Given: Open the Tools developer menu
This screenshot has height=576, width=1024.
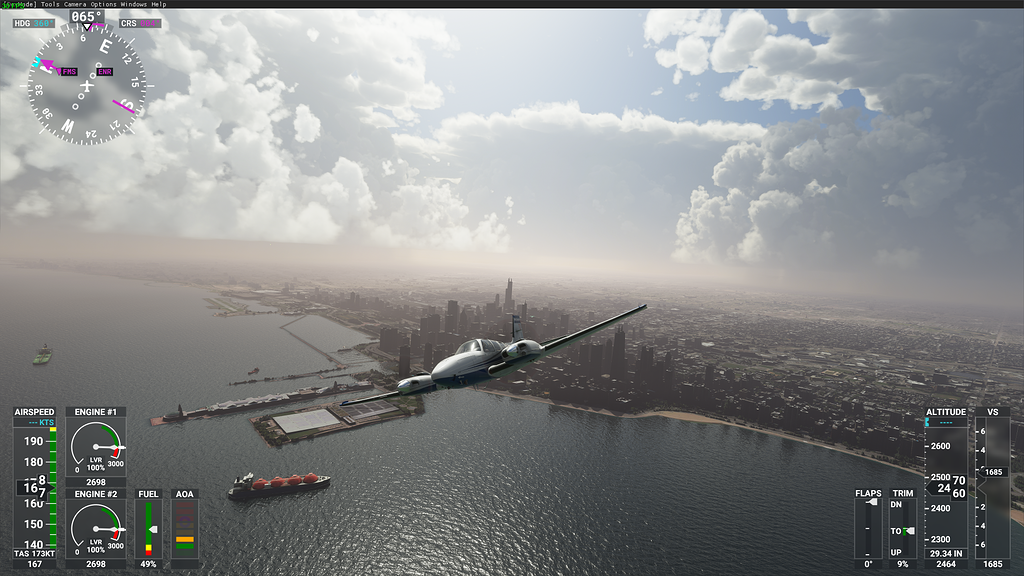Looking at the screenshot, I should [50, 4].
